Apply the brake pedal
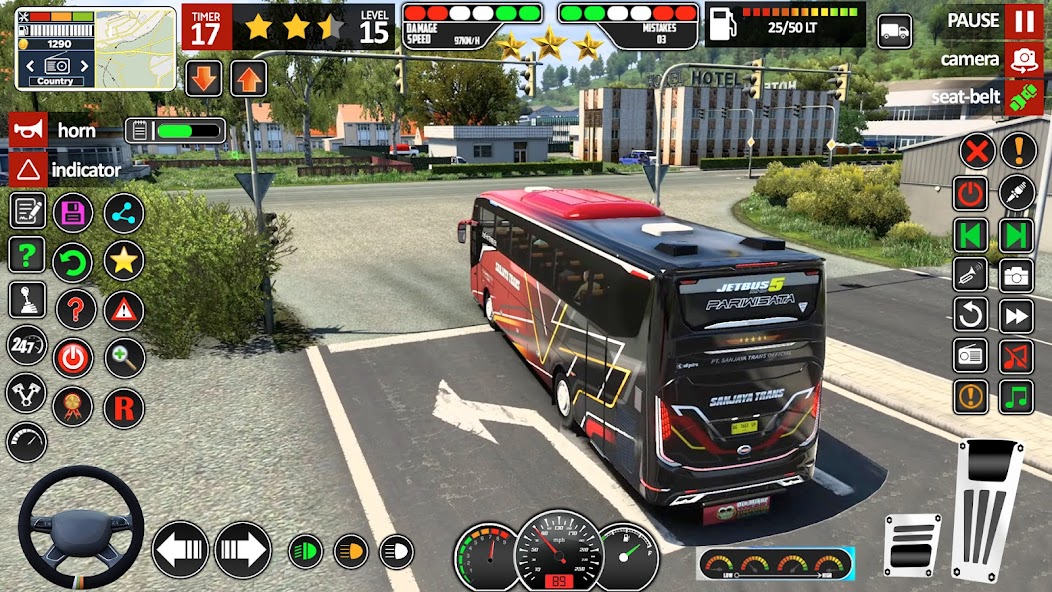The height and width of the screenshot is (592, 1052). [912, 544]
